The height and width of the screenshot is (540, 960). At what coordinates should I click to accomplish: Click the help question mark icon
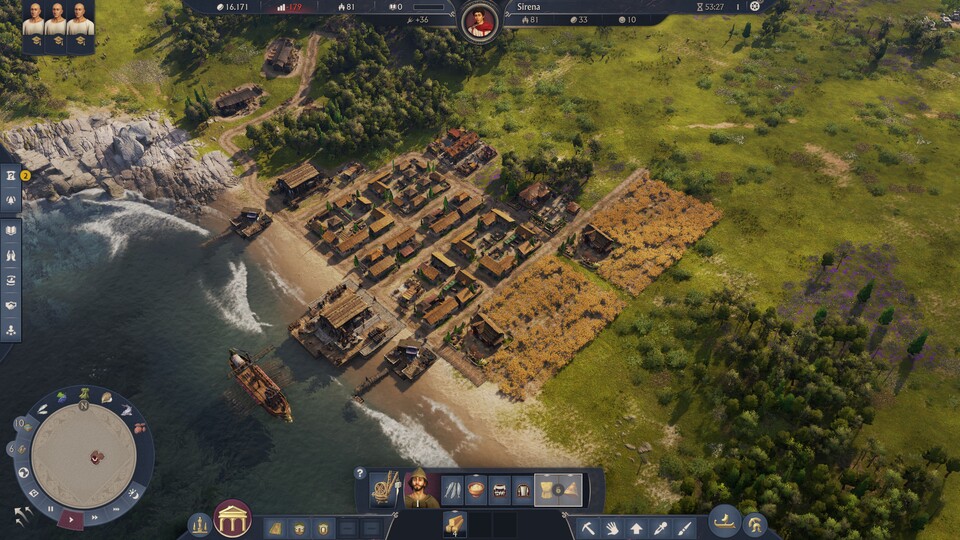tap(360, 473)
